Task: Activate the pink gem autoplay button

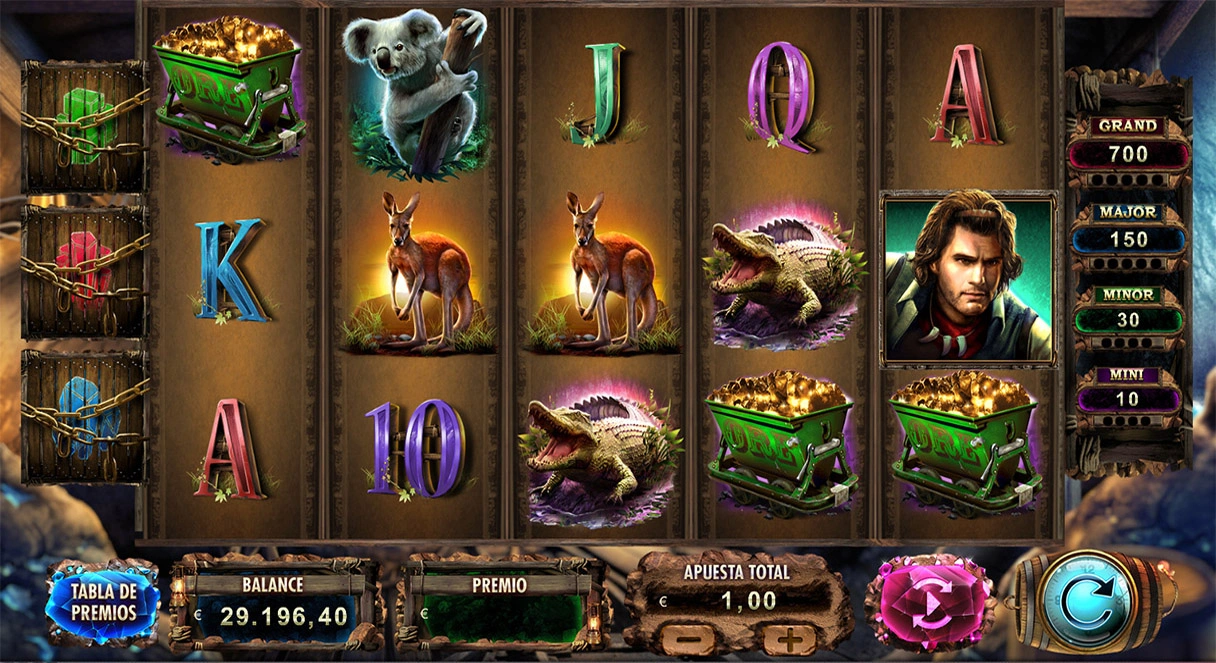Action: 930,603
